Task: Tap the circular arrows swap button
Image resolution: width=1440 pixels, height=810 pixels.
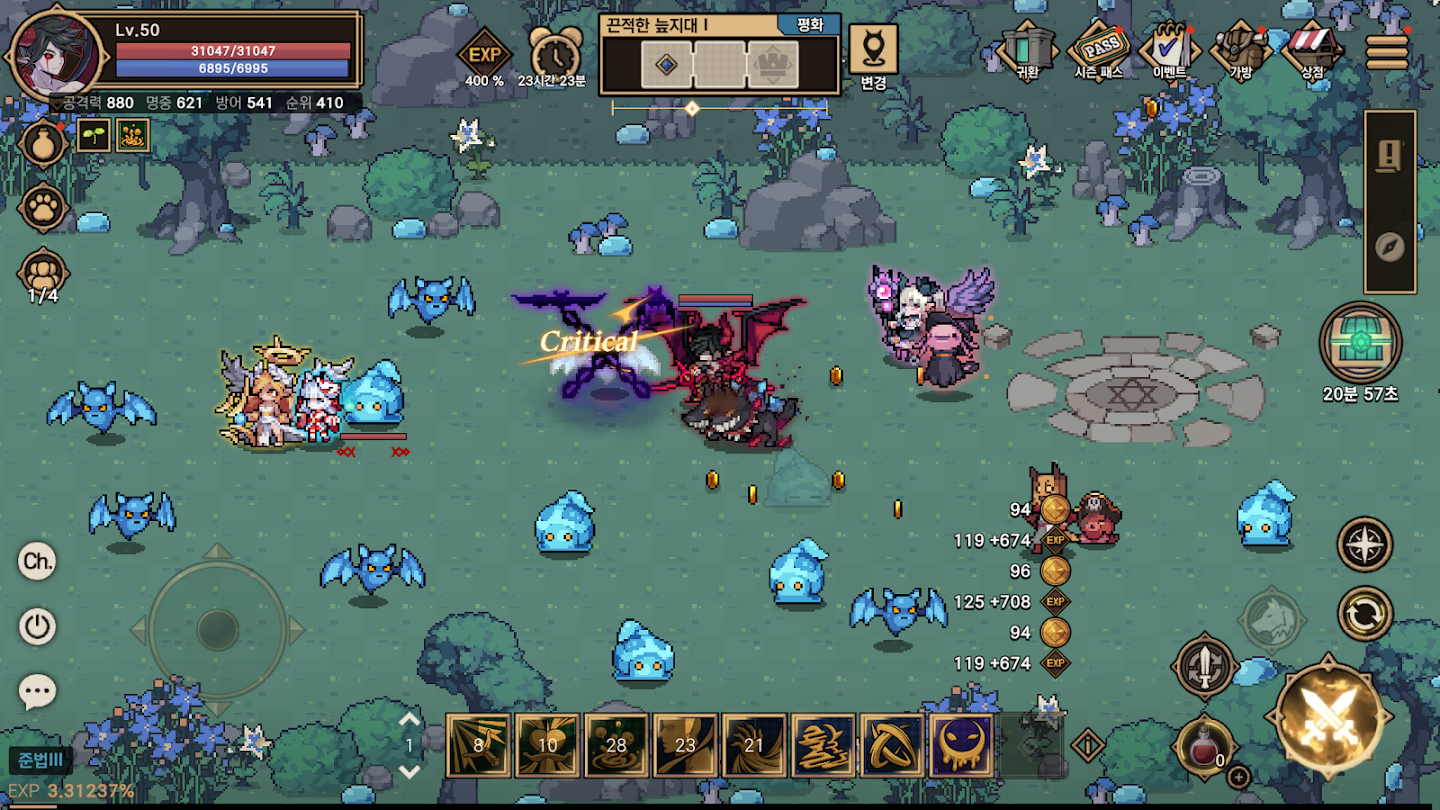Action: (1365, 613)
